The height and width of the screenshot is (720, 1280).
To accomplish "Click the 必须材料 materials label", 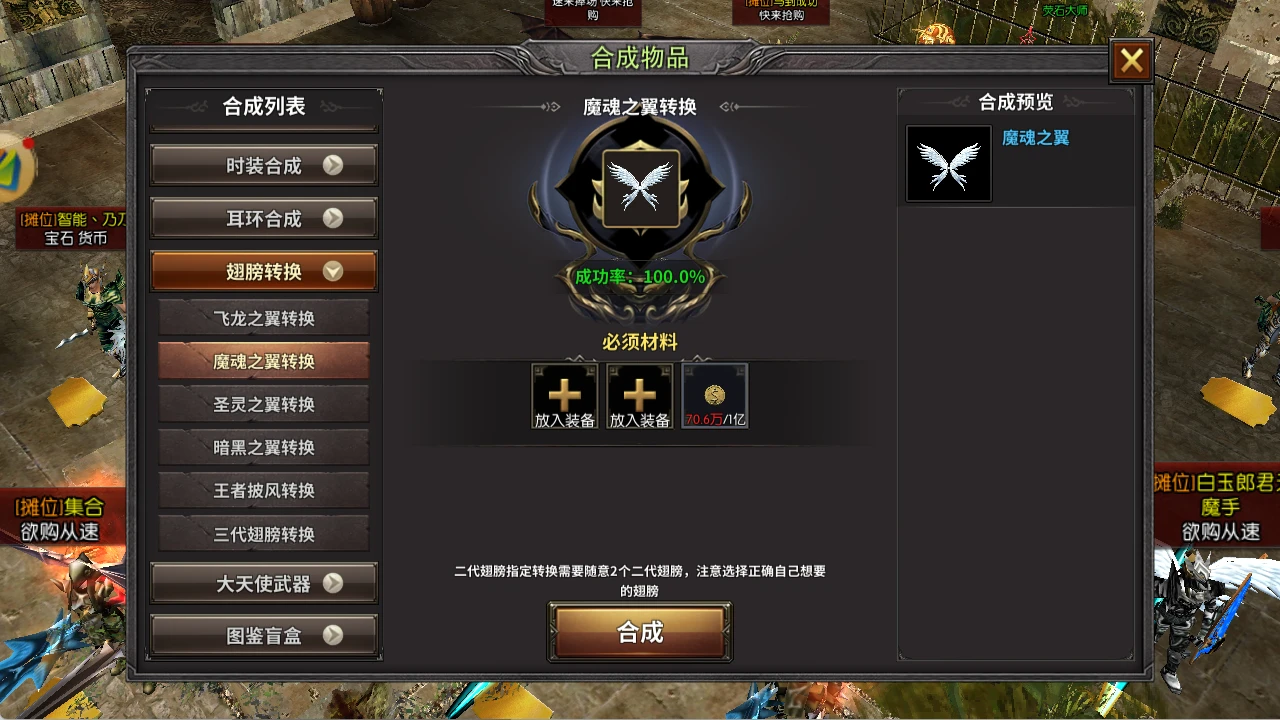I will (640, 341).
